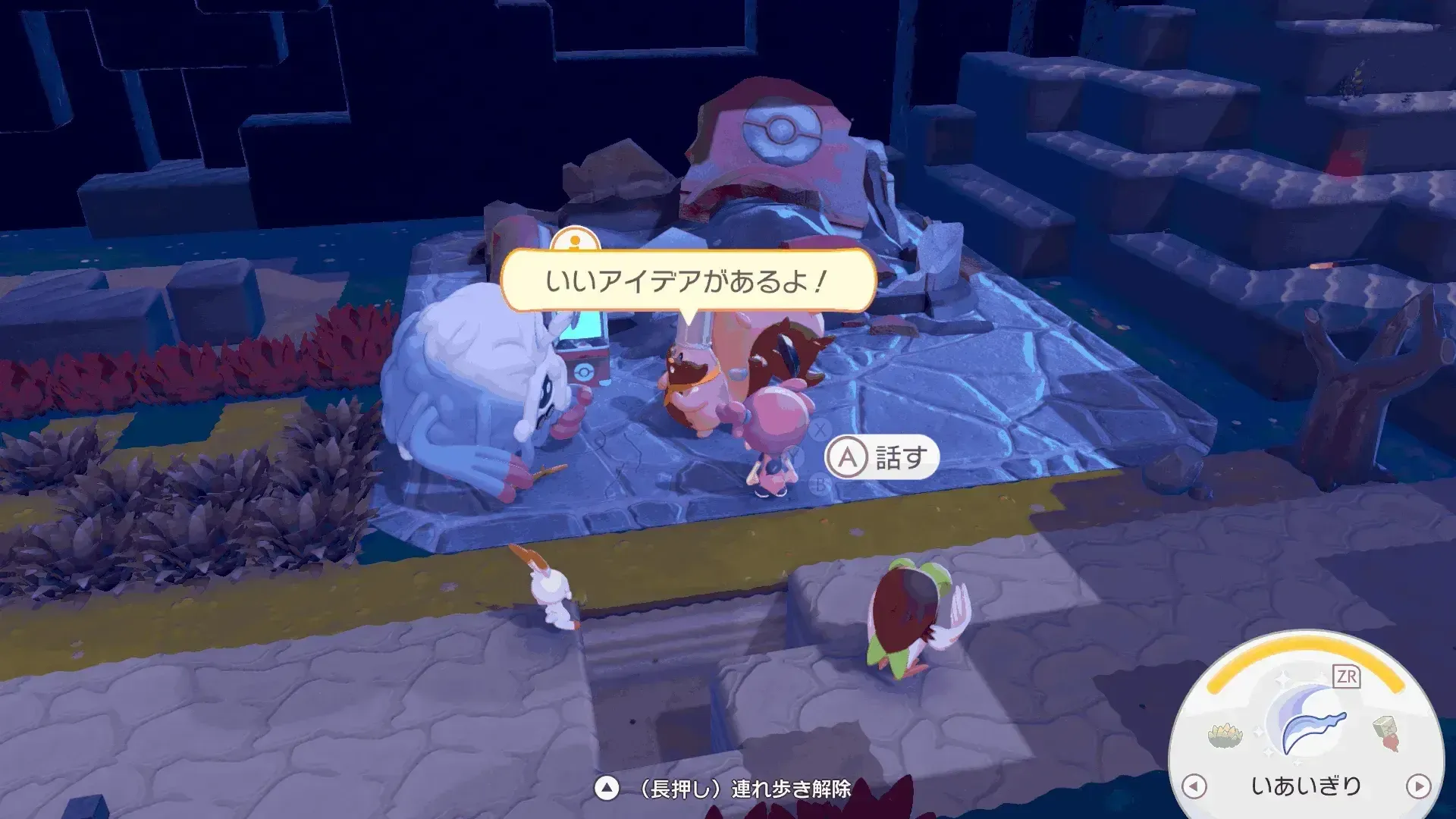Click the faded Y button icon beside the player

tap(795, 455)
